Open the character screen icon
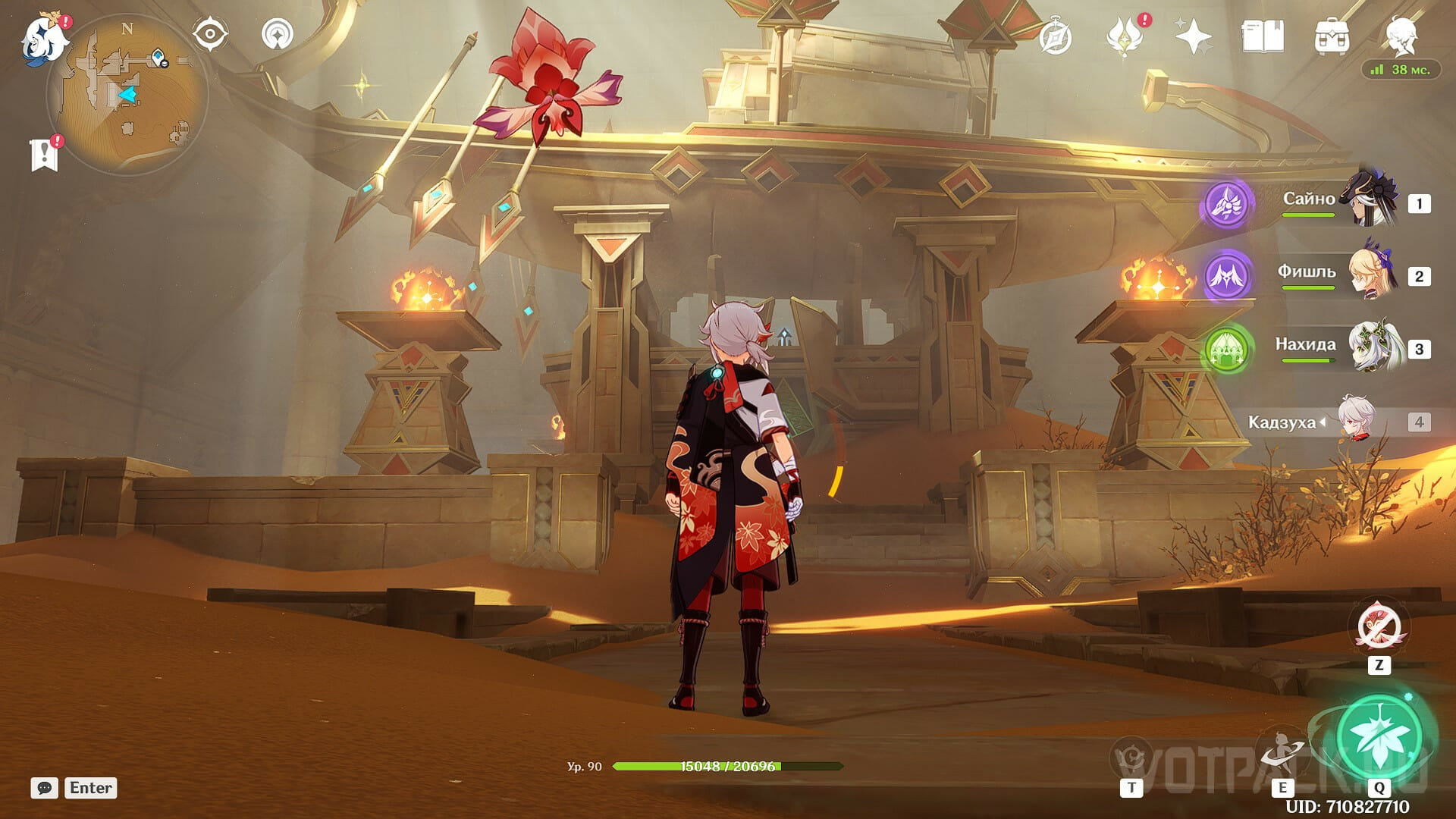The image size is (1456, 819). pyautogui.click(x=1401, y=36)
